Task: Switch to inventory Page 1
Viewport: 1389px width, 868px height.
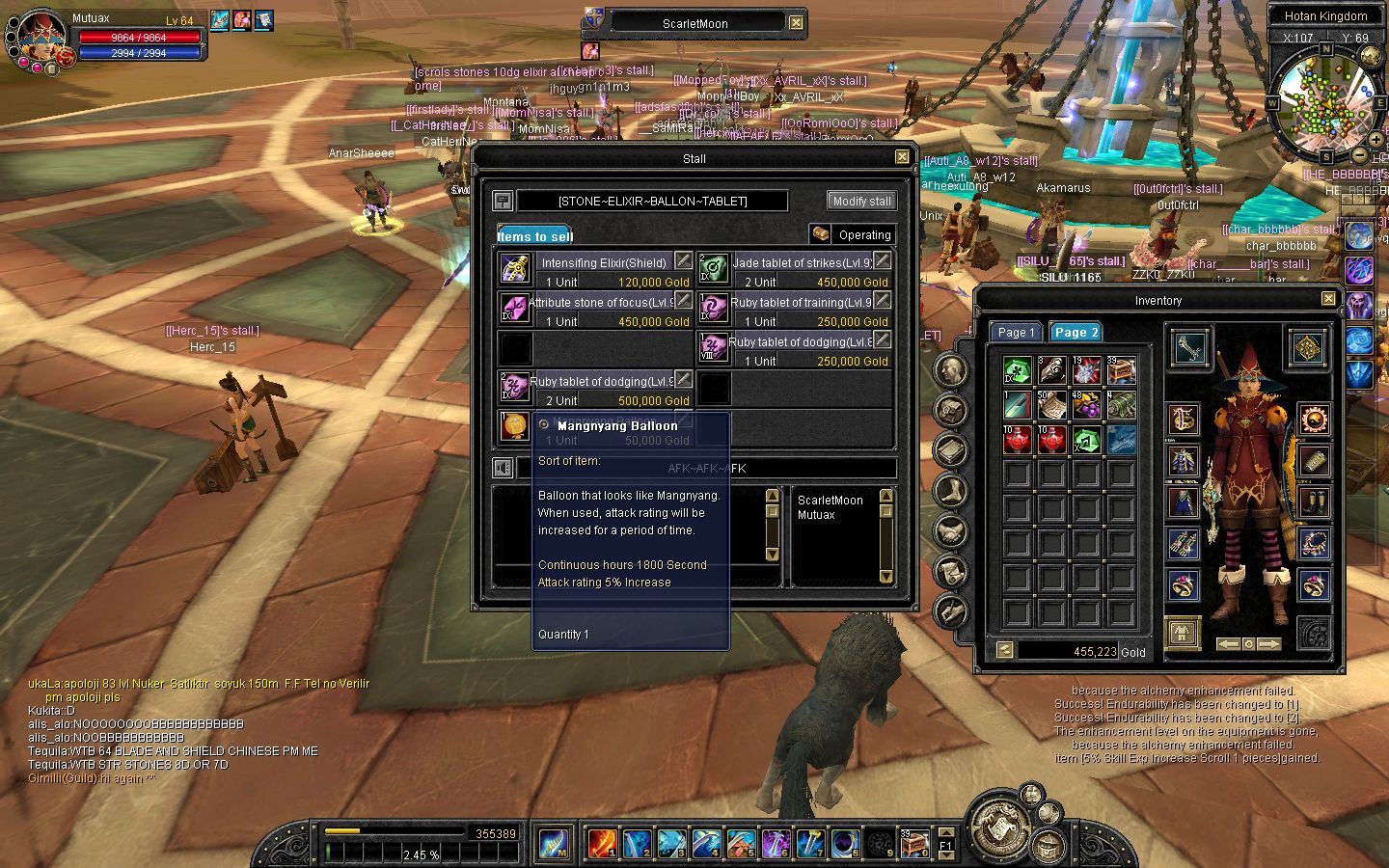Action: [x=1016, y=333]
